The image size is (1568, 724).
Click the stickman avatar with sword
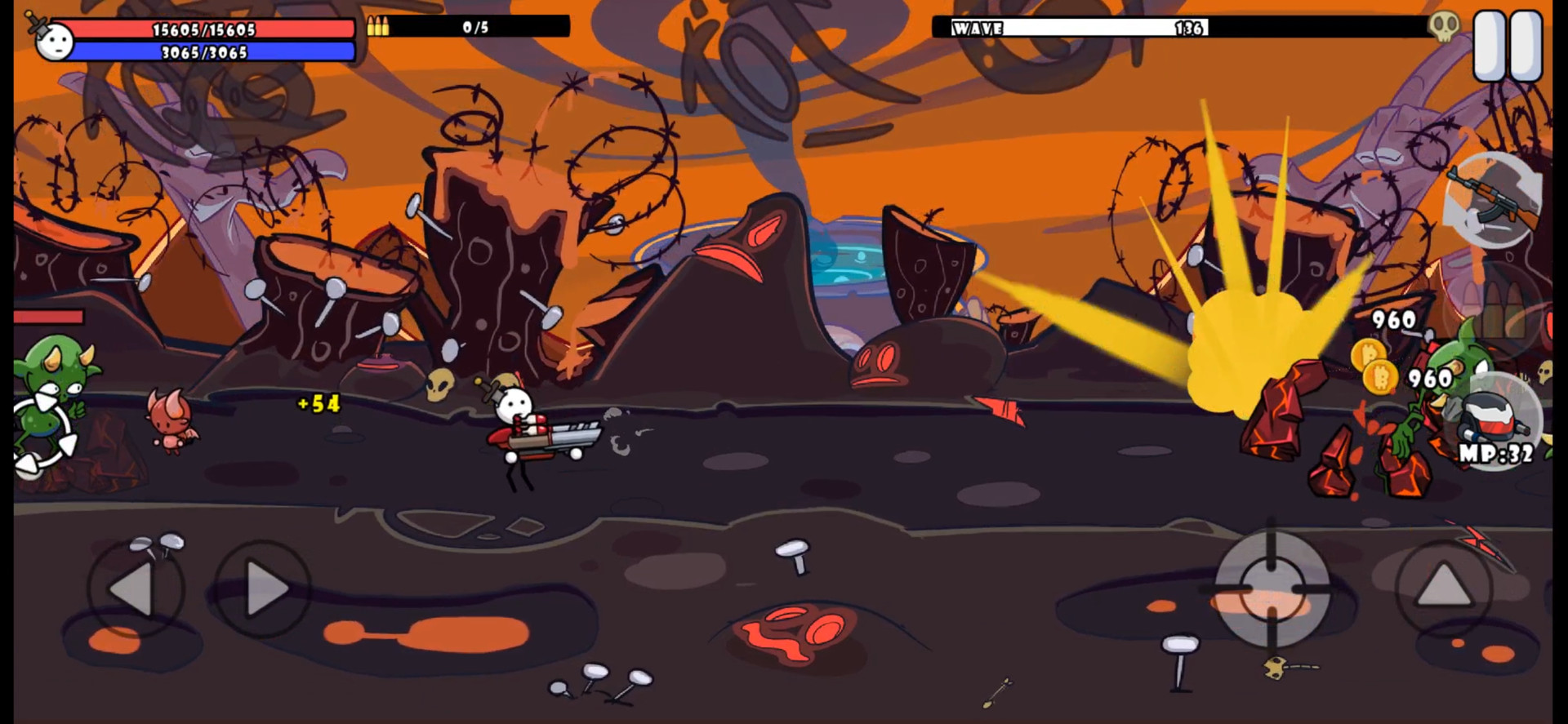54,42
